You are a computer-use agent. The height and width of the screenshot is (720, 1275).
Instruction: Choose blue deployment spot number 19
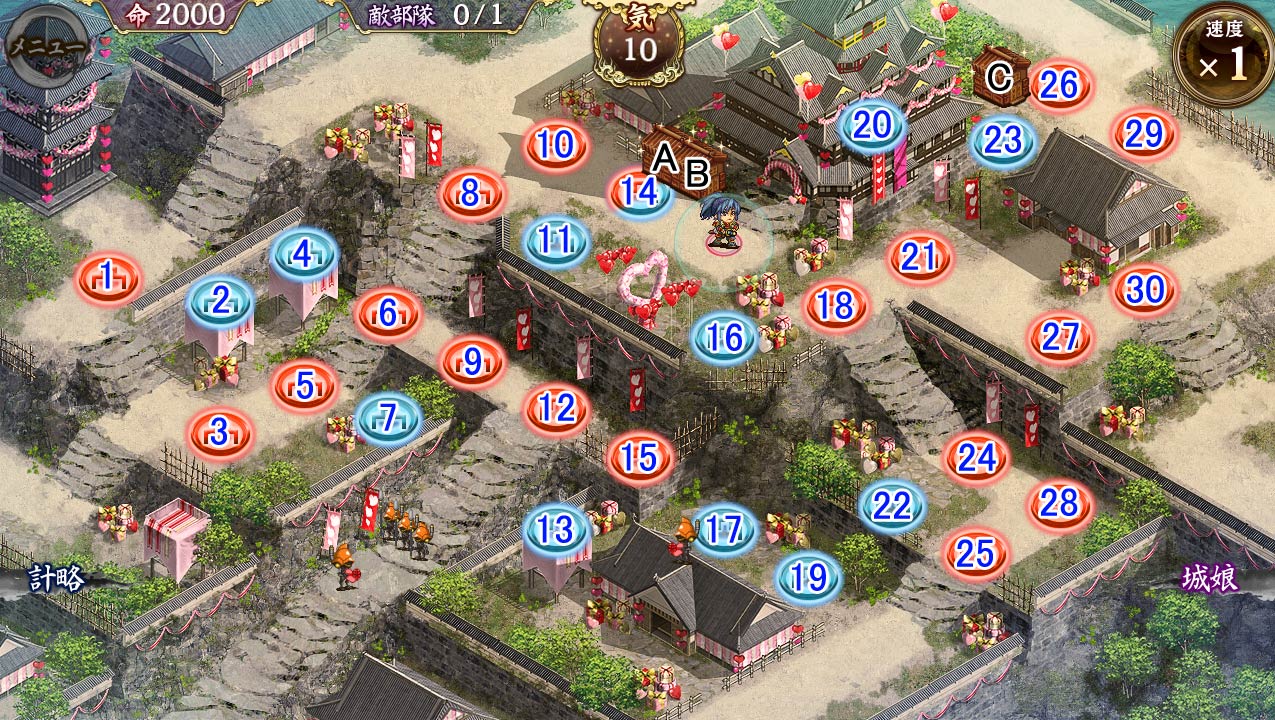pos(809,577)
